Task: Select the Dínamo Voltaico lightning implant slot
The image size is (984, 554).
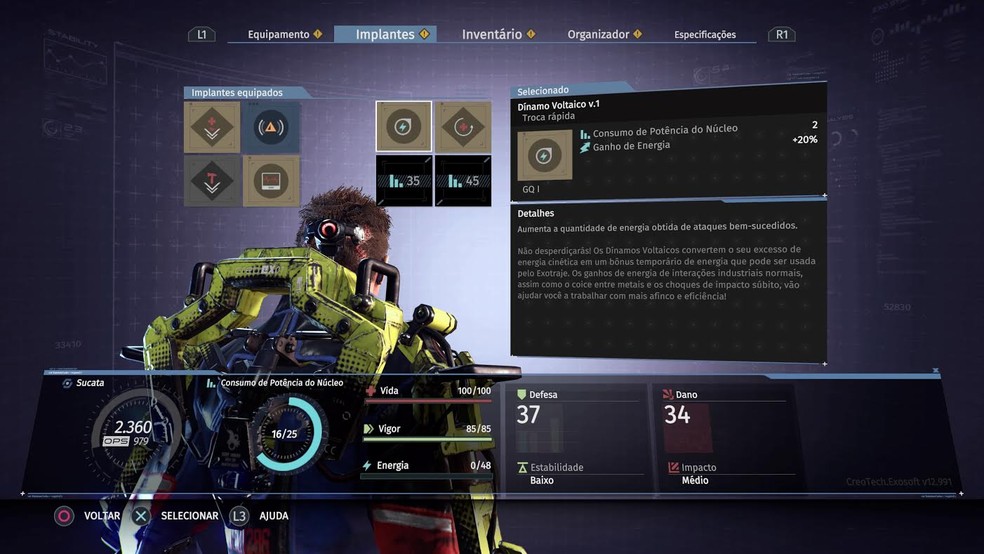Action: tap(404, 127)
